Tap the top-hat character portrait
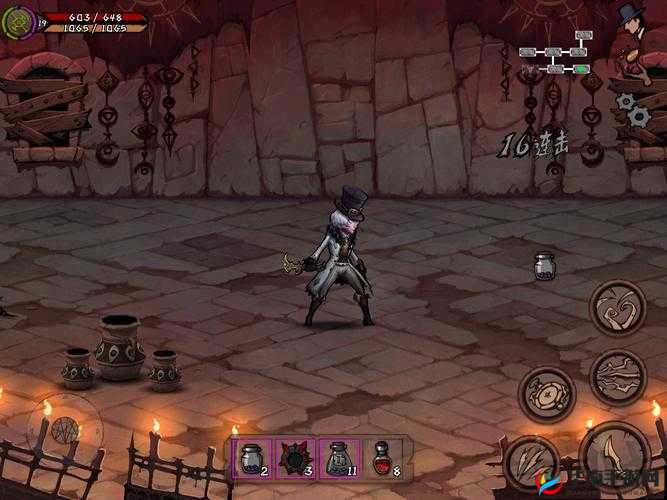 (632, 24)
